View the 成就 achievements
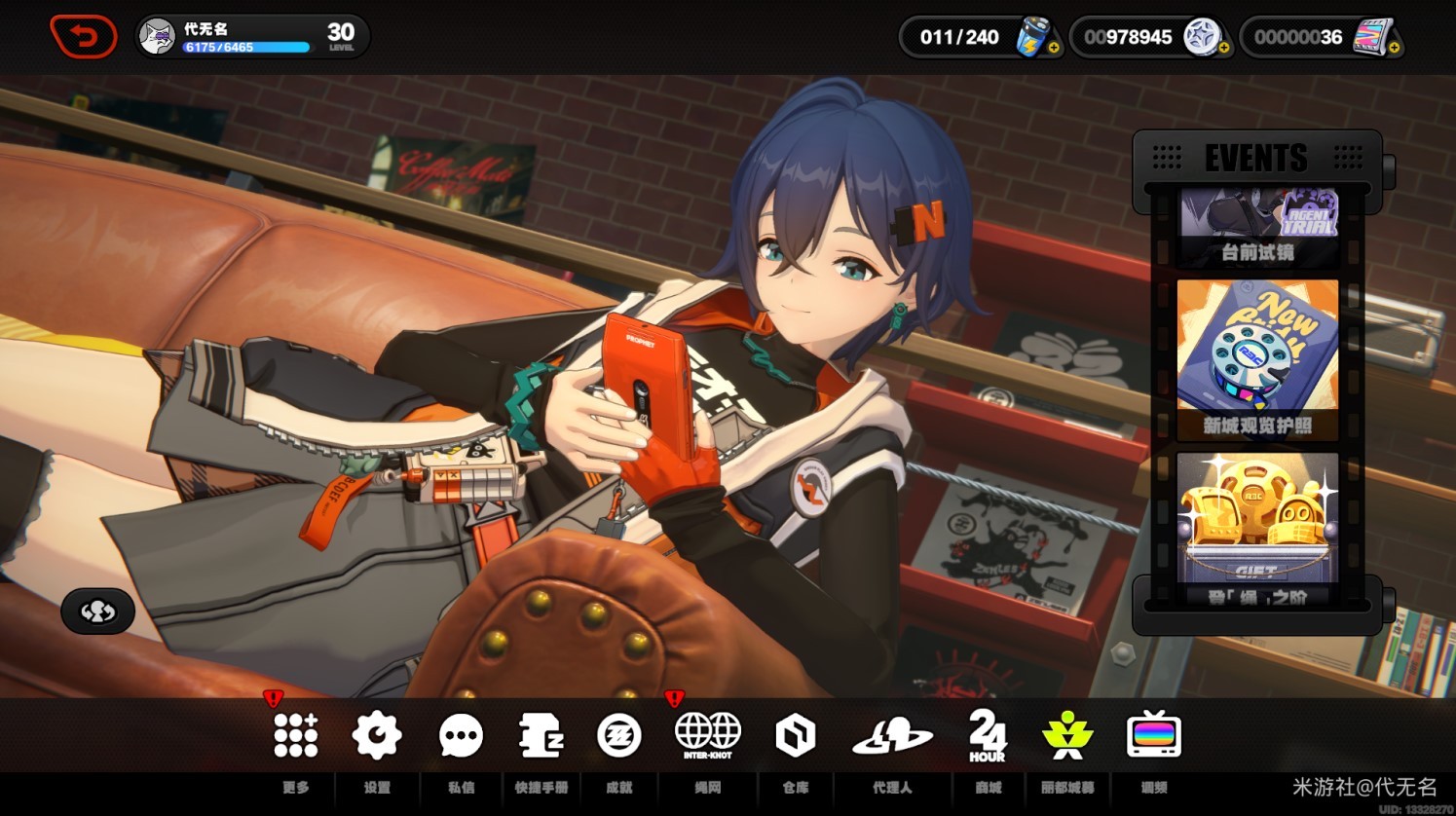Viewport: 1456px width, 816px height. pos(619,735)
